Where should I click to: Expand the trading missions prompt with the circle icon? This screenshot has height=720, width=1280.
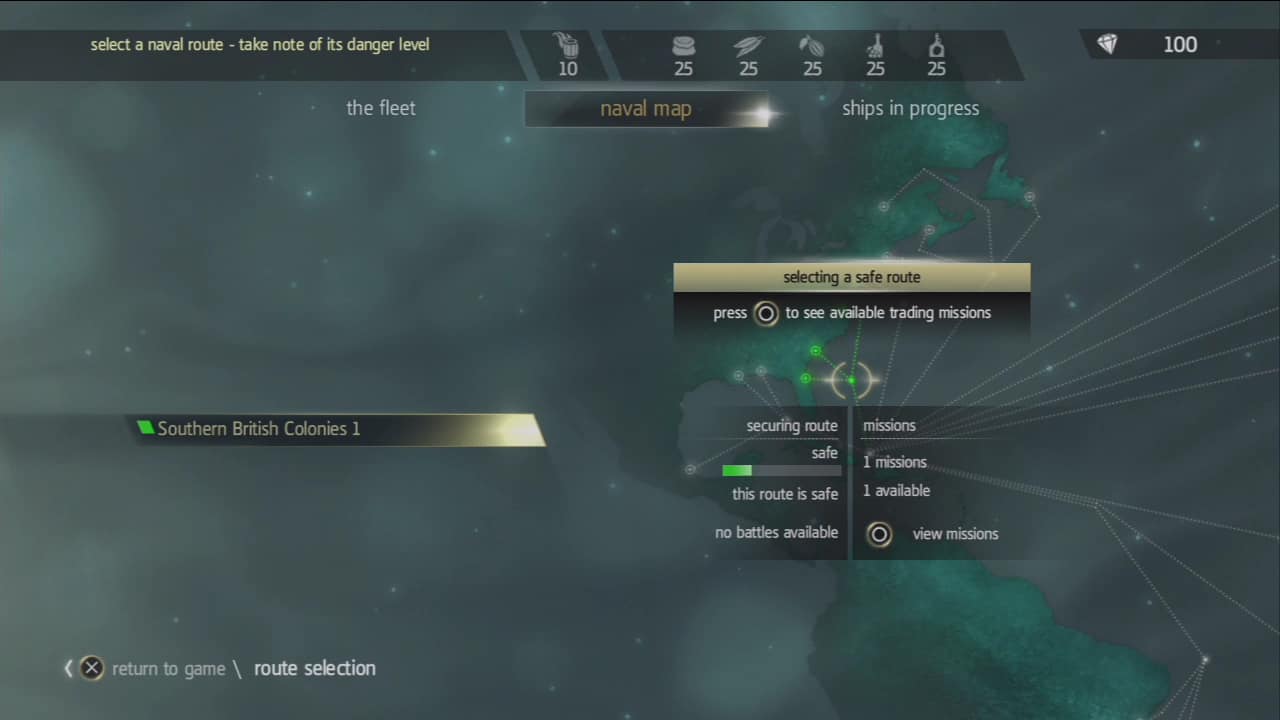tap(766, 313)
